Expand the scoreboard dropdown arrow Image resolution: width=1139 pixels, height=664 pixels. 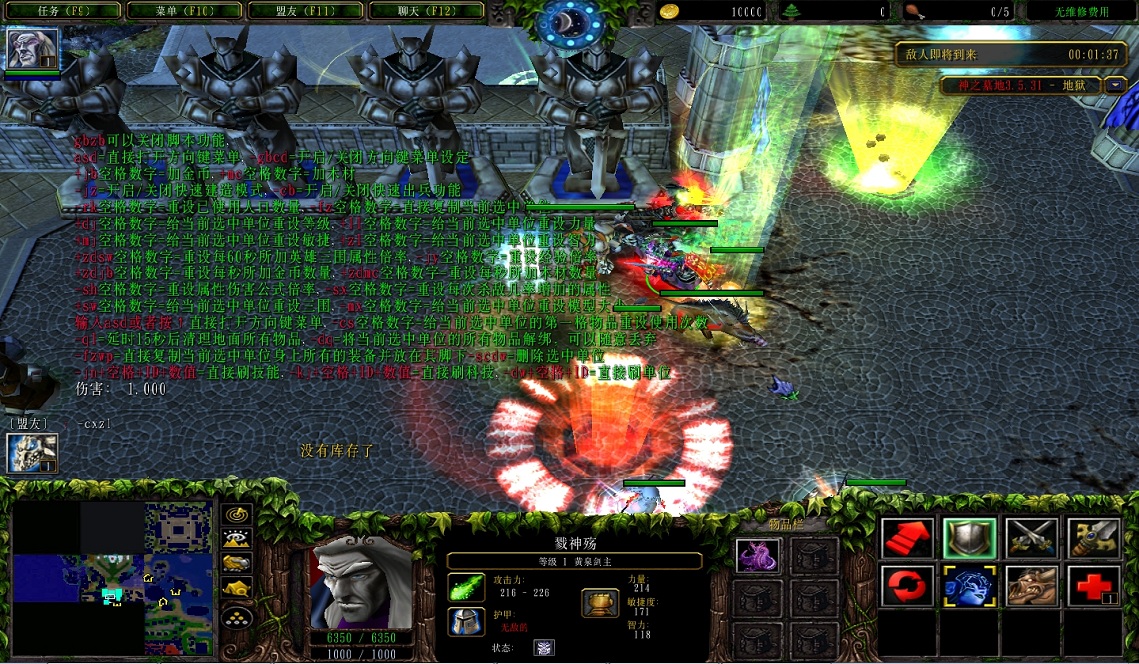(1117, 85)
